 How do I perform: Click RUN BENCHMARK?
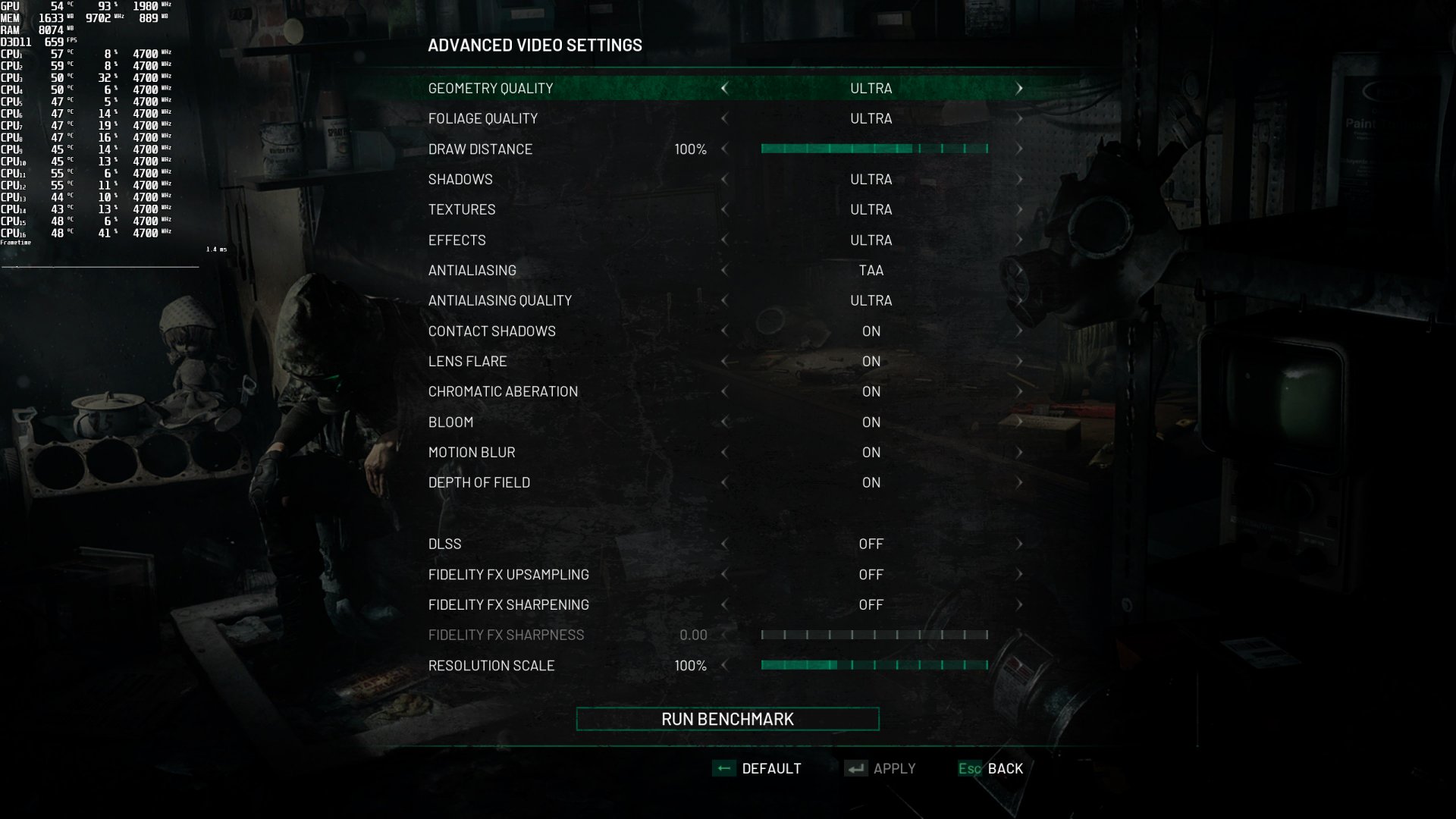(727, 718)
